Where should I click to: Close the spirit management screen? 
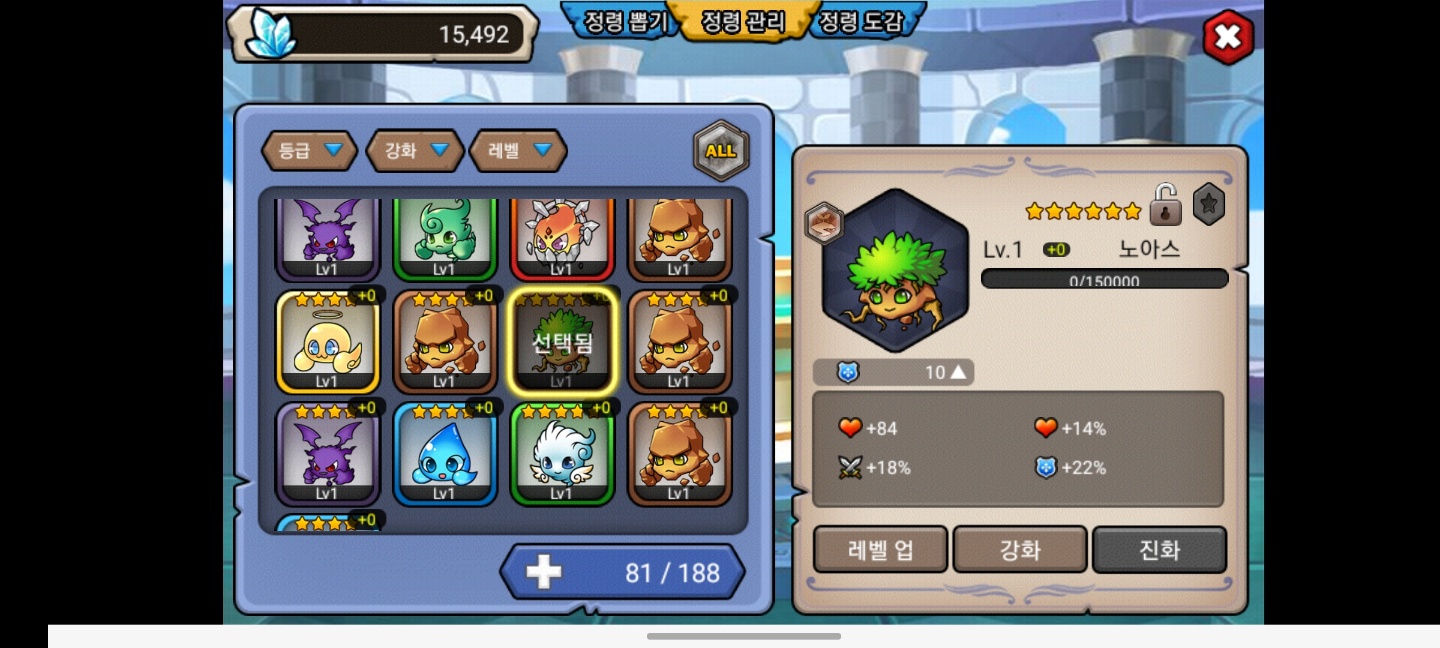click(x=1227, y=38)
